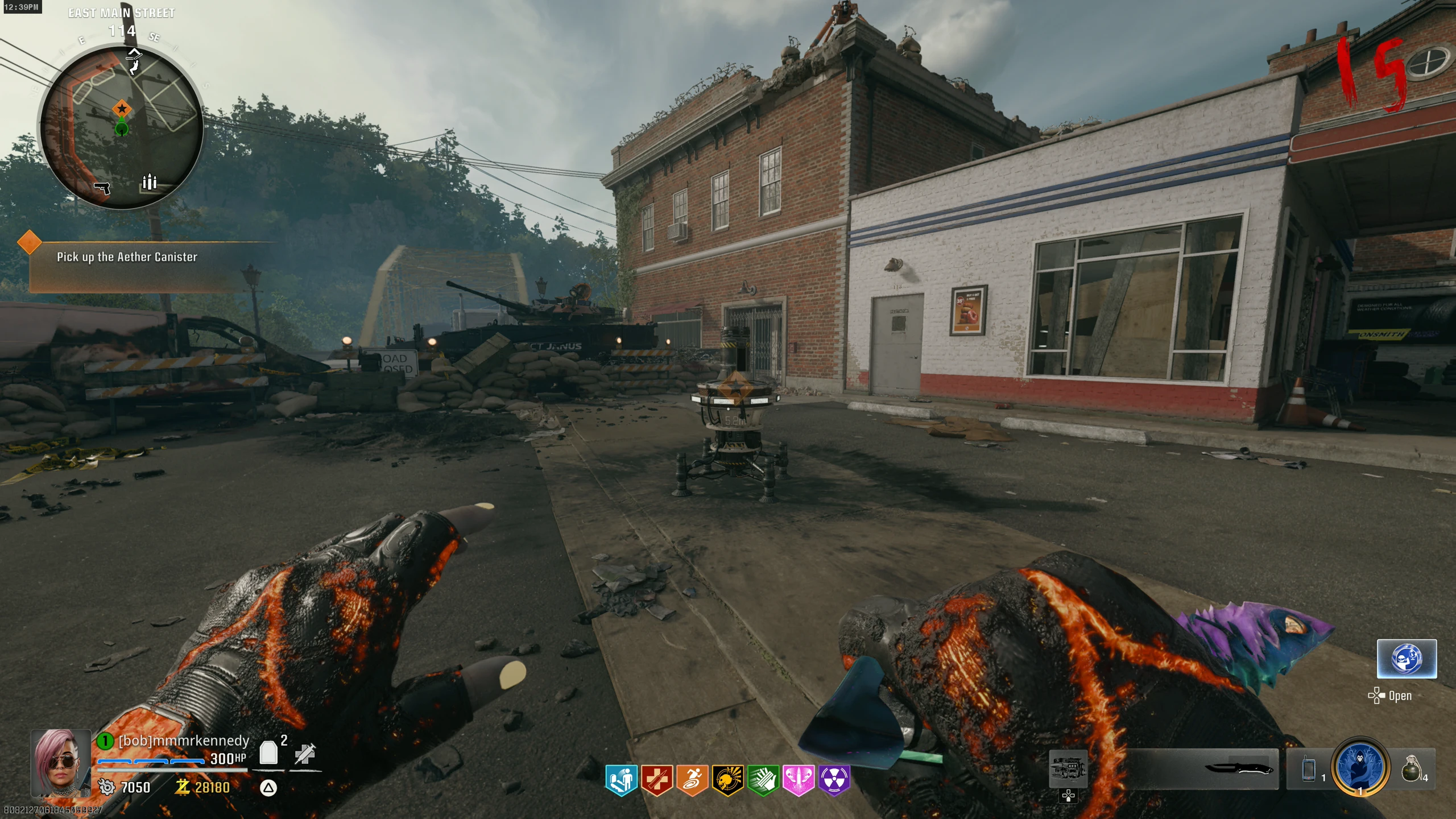Open the blue gobblegum slot

click(x=1407, y=659)
